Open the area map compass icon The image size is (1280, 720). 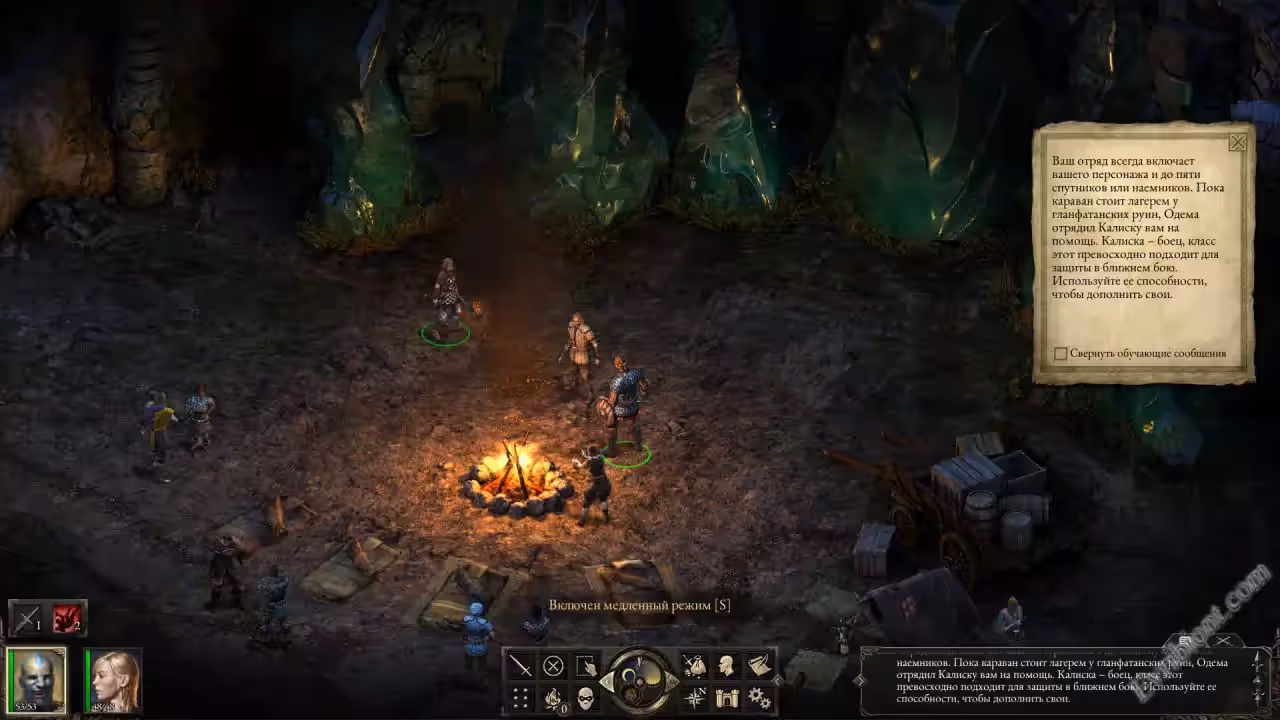point(694,698)
